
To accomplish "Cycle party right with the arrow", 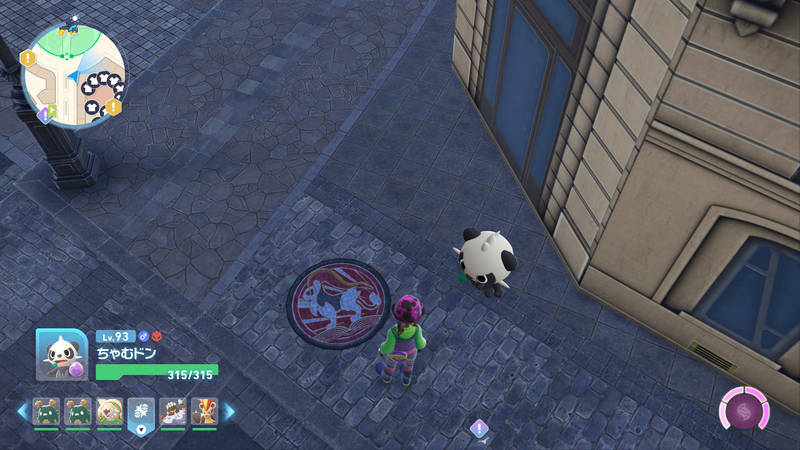I will pyautogui.click(x=229, y=411).
